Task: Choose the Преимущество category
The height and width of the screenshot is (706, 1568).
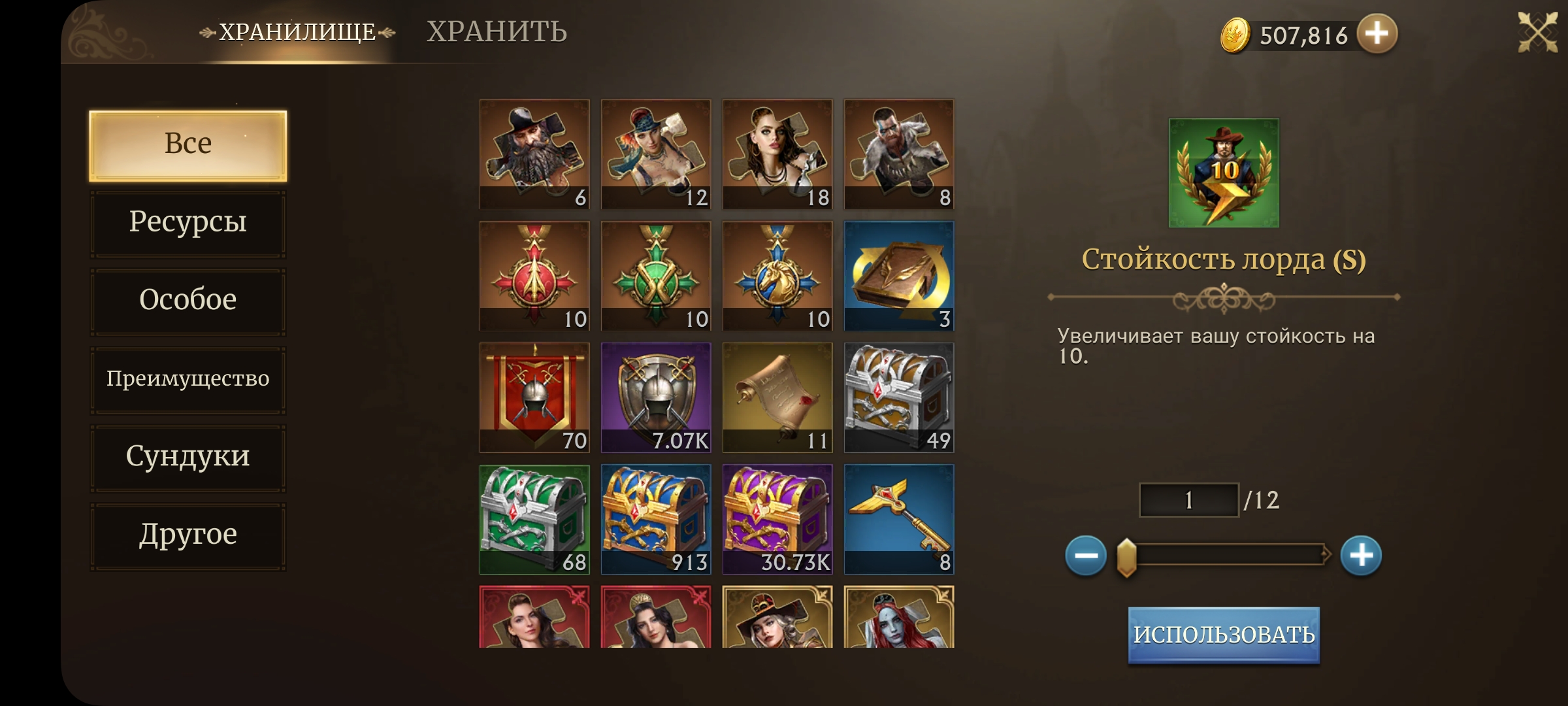Action: tap(188, 379)
